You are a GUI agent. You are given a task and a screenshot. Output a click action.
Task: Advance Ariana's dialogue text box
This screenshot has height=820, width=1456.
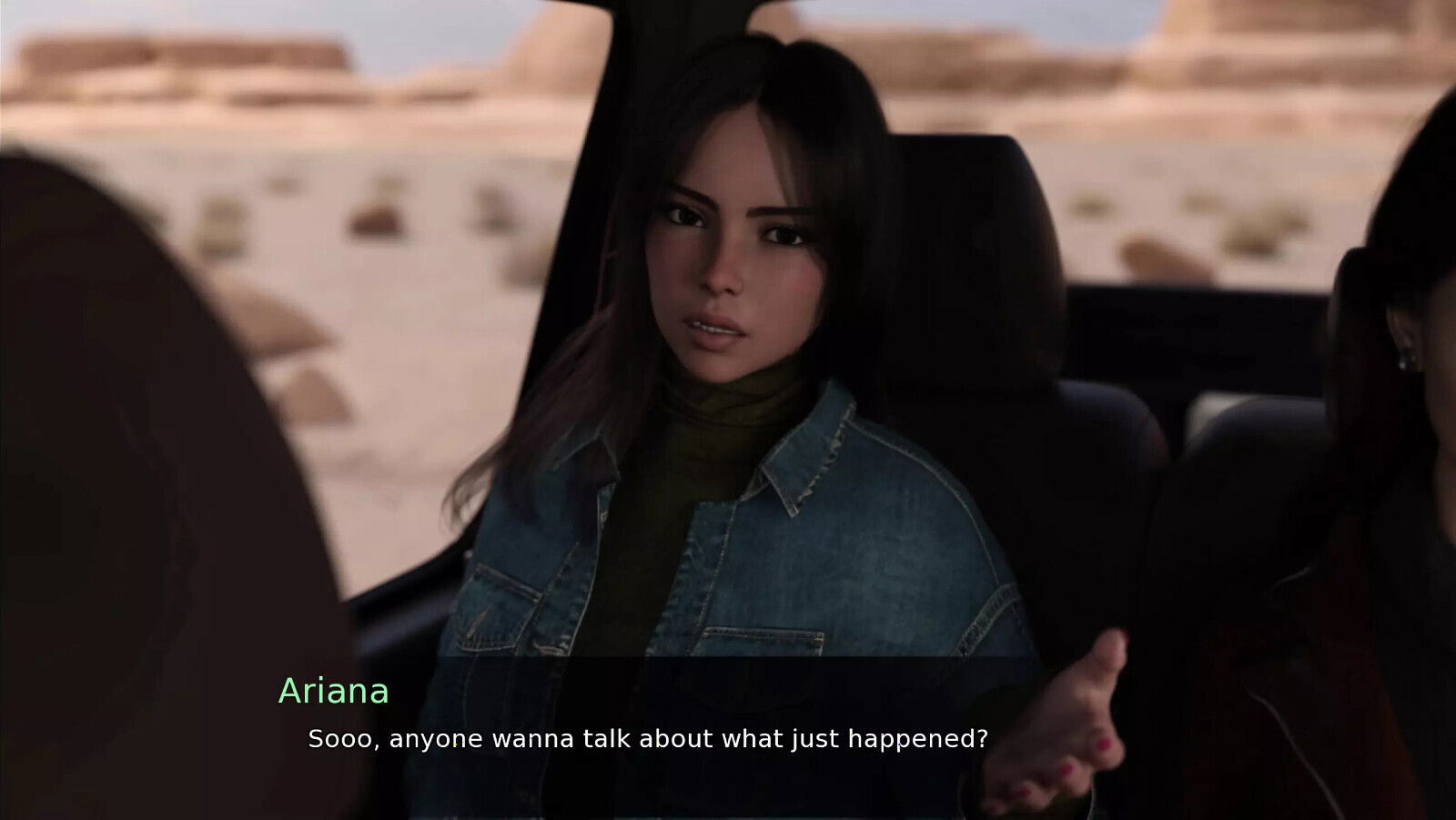(x=647, y=738)
